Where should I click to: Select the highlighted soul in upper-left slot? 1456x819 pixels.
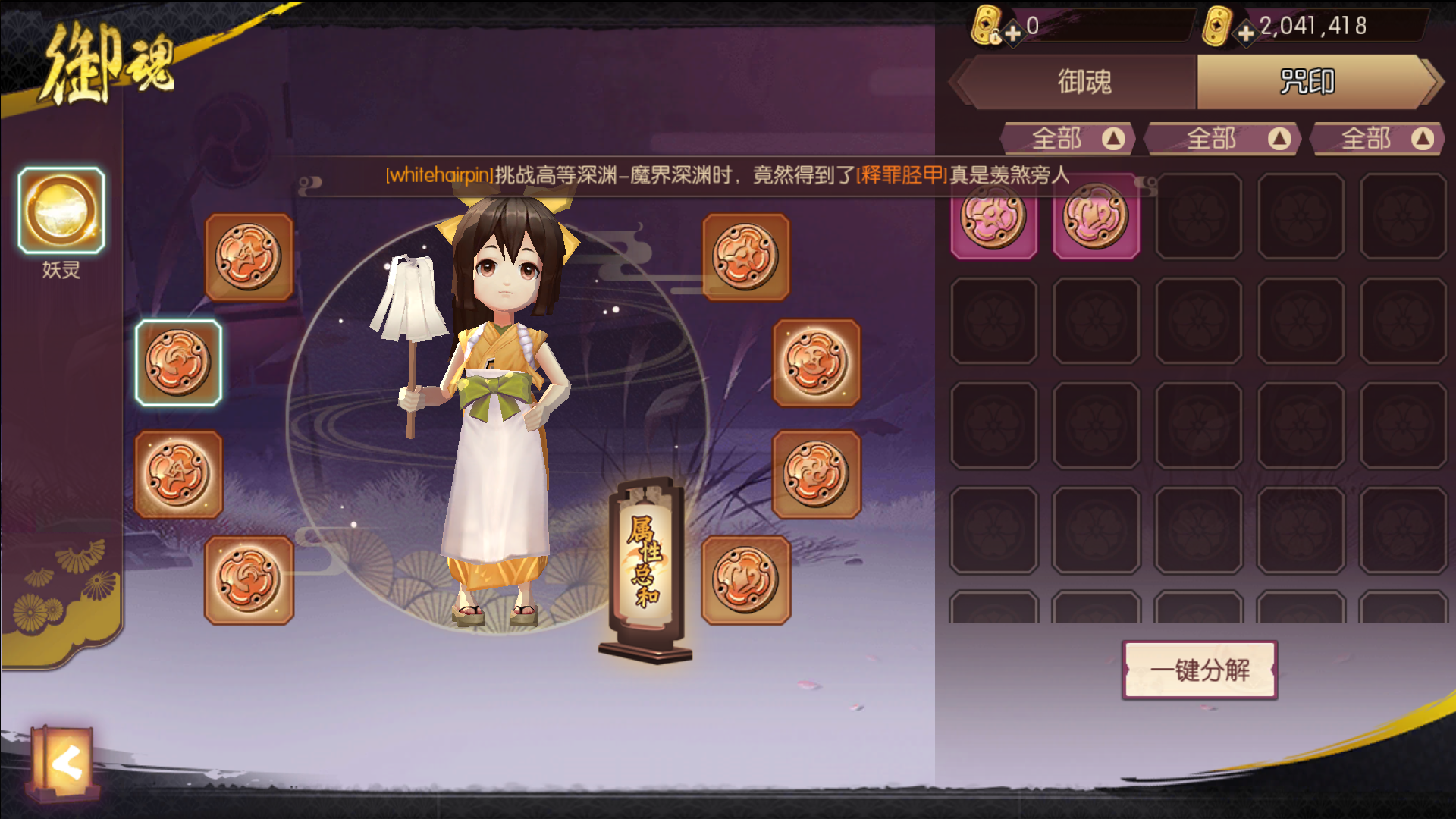coord(179,364)
